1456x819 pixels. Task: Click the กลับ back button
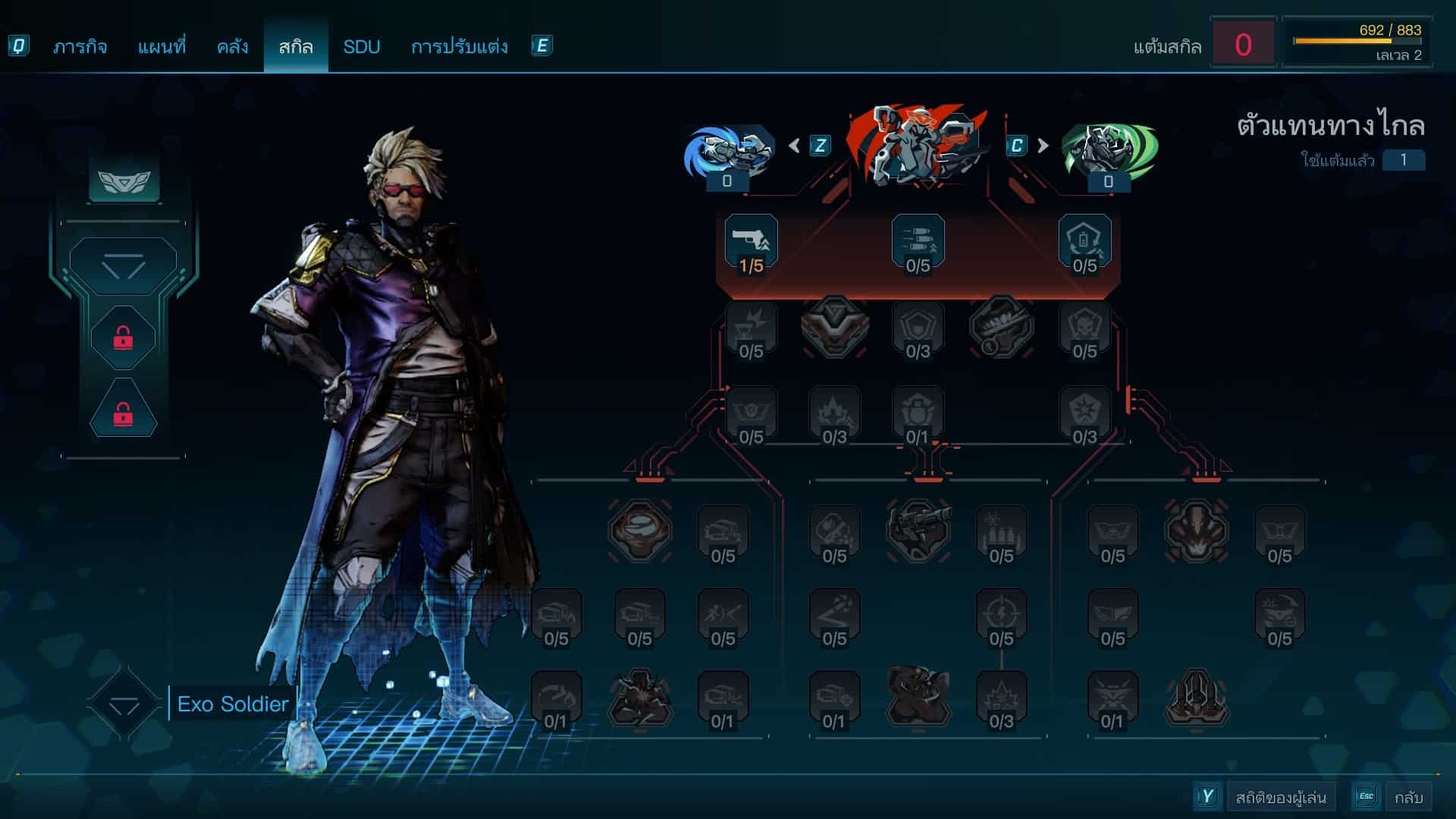click(1407, 797)
